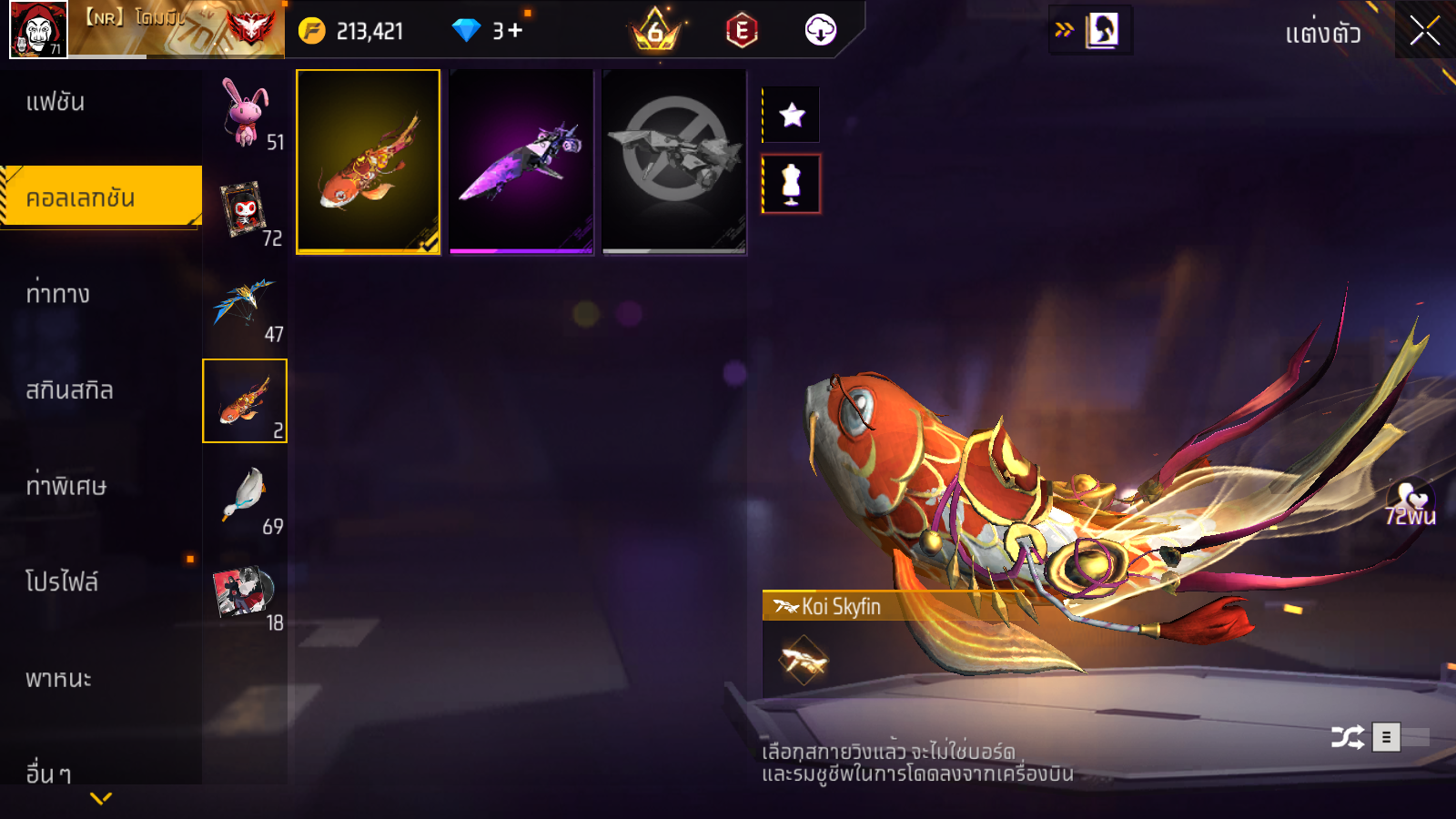Open the blue parachute glider subcategory
1456x819 pixels.
(244, 306)
